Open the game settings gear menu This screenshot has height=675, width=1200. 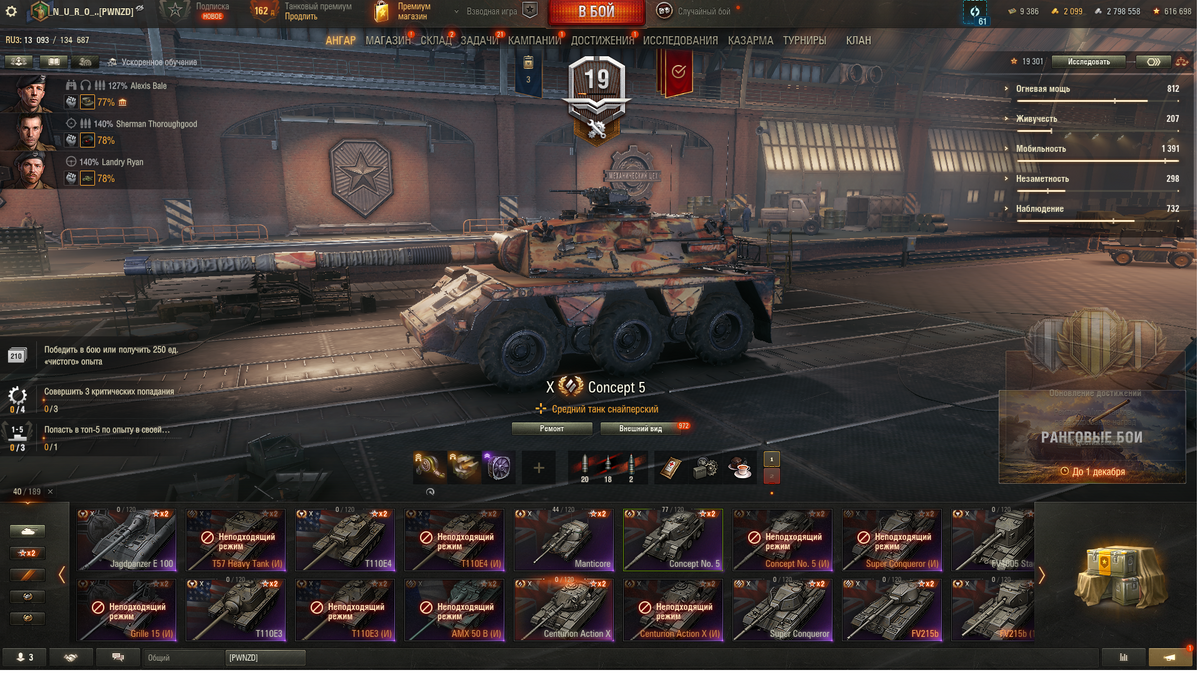coord(12,12)
